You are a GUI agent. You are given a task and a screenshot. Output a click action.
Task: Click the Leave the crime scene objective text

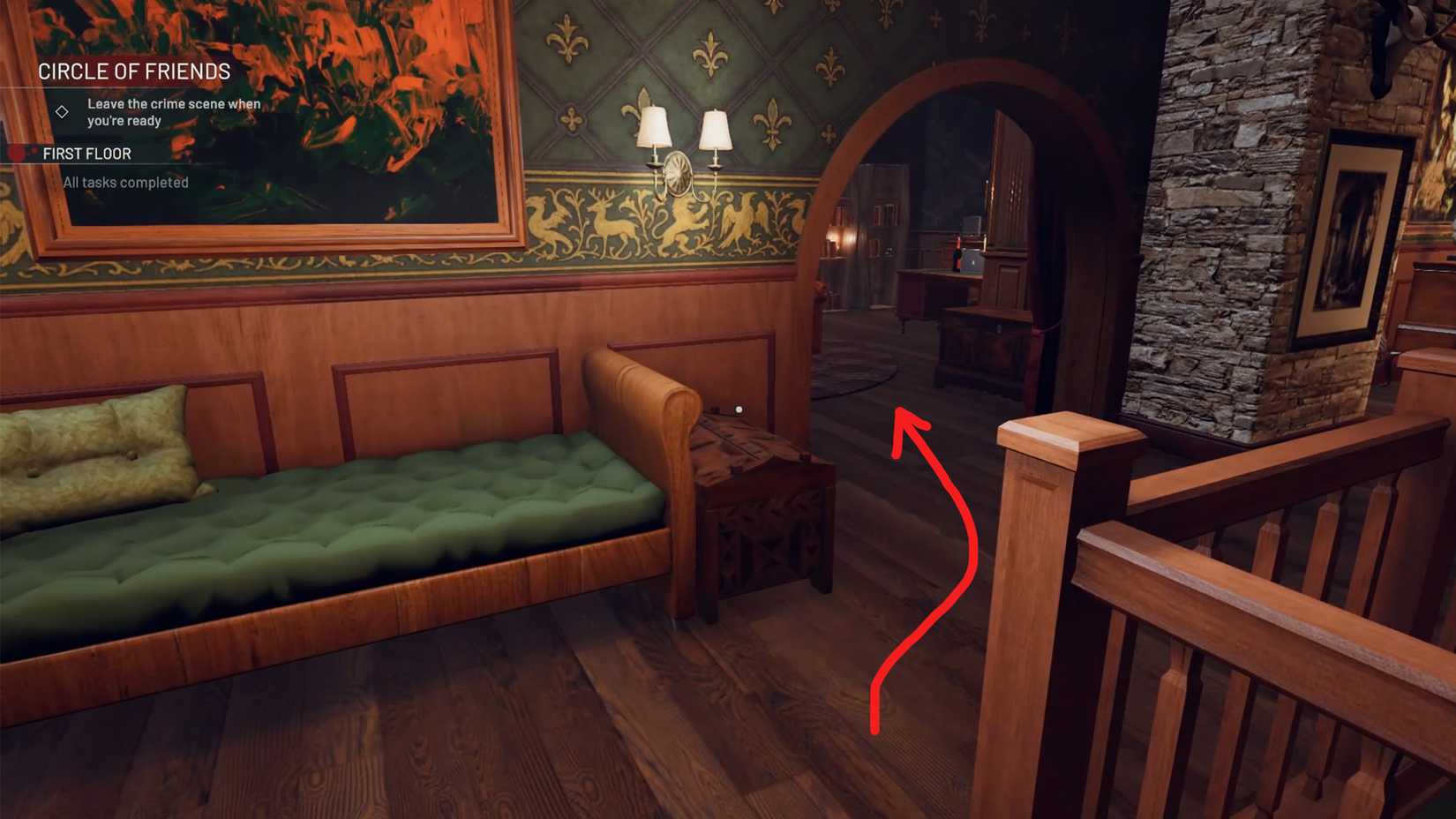point(174,111)
